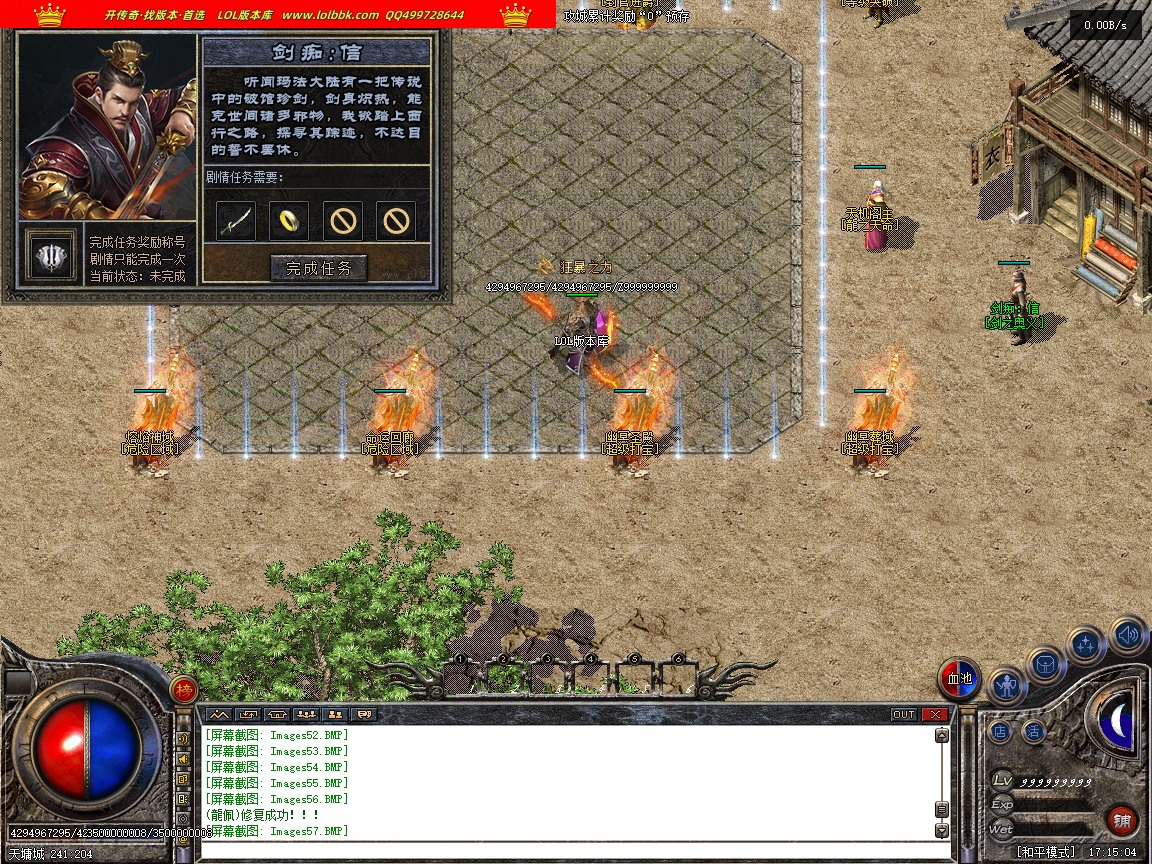Image resolution: width=1152 pixels, height=864 pixels.
Task: Select the mountain-icon chat channel tab
Action: (x=218, y=714)
